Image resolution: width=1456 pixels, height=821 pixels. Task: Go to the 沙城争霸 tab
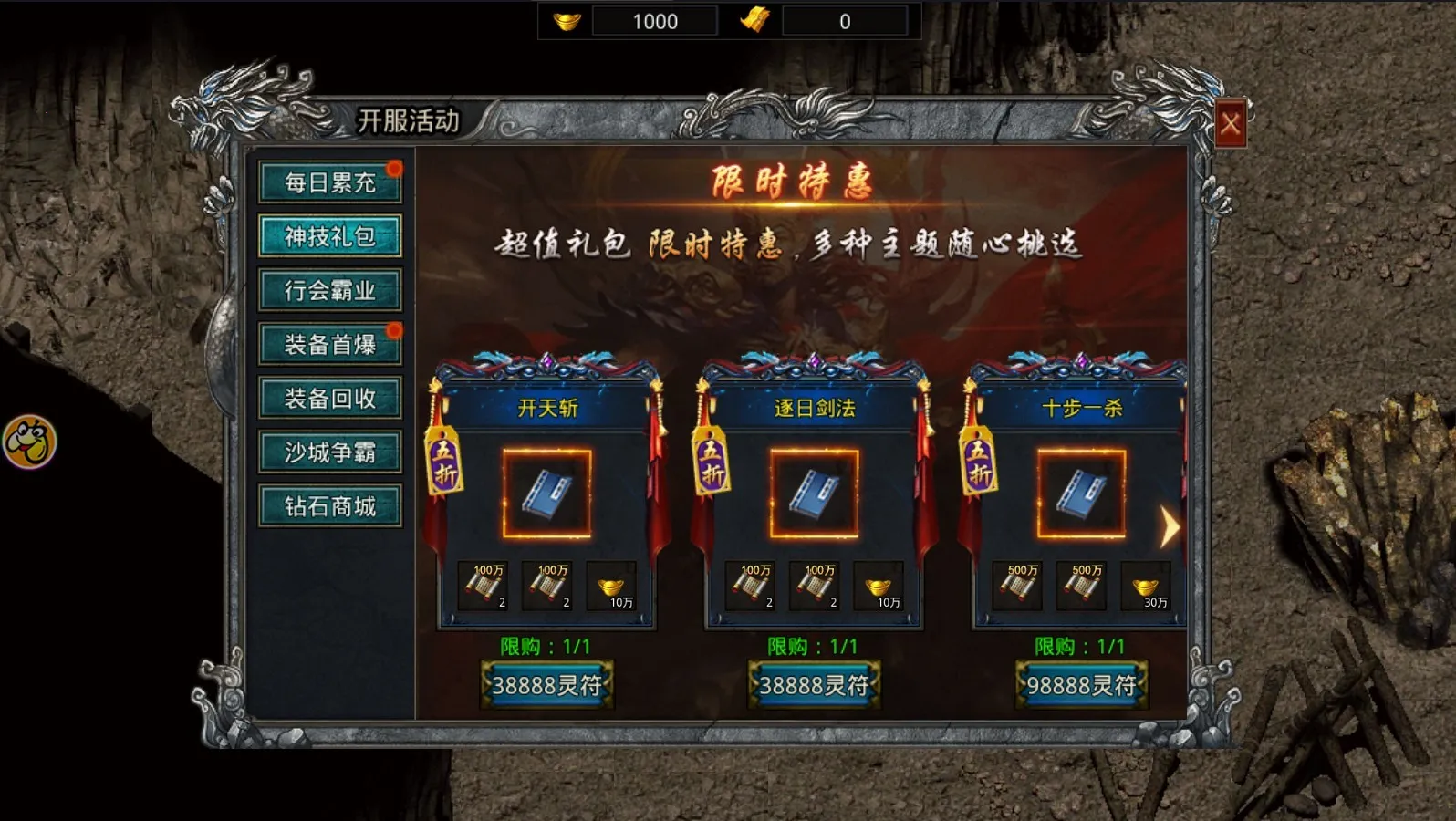329,452
